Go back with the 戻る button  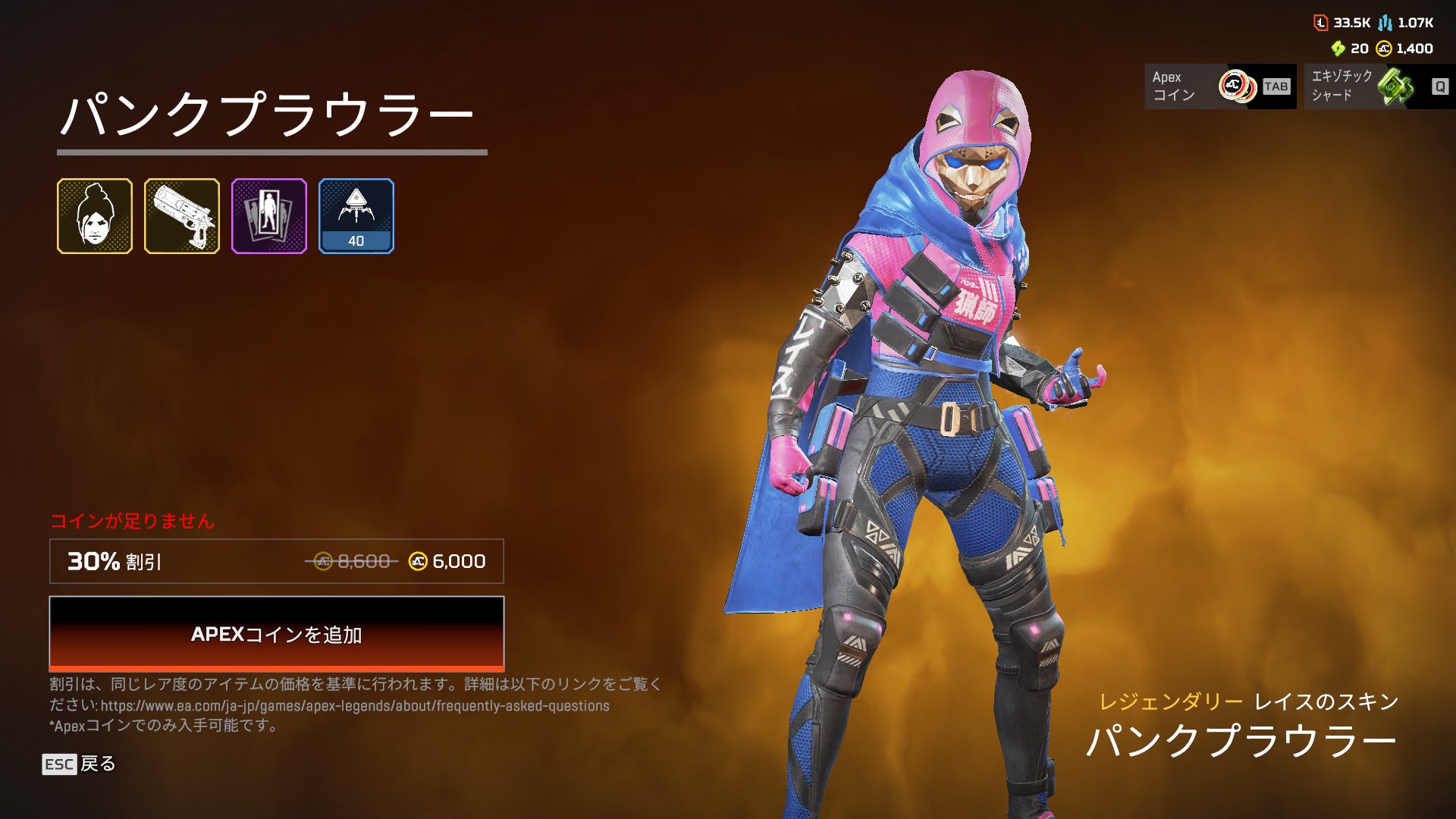(x=80, y=764)
